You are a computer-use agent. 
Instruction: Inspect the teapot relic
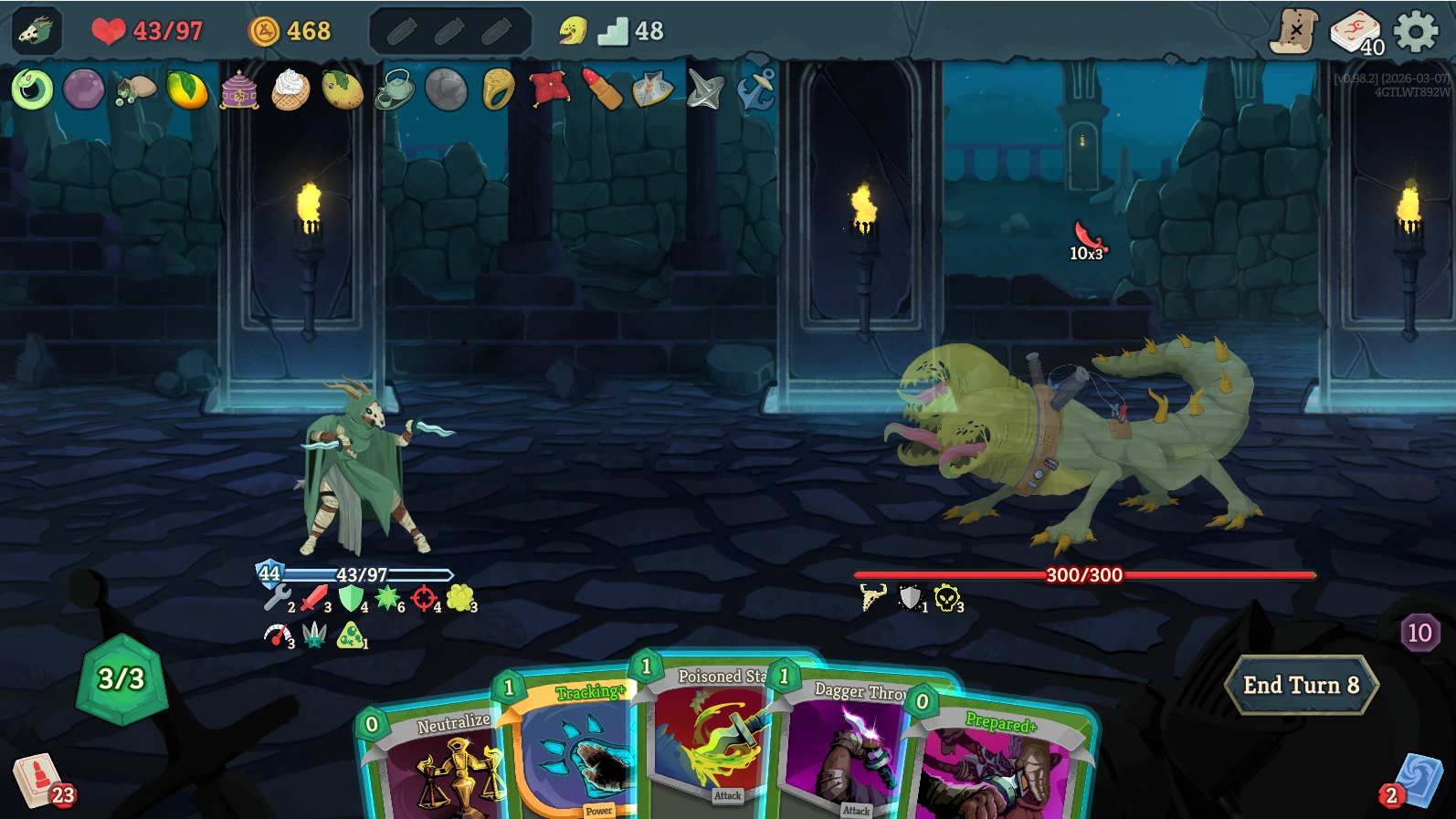(x=396, y=89)
